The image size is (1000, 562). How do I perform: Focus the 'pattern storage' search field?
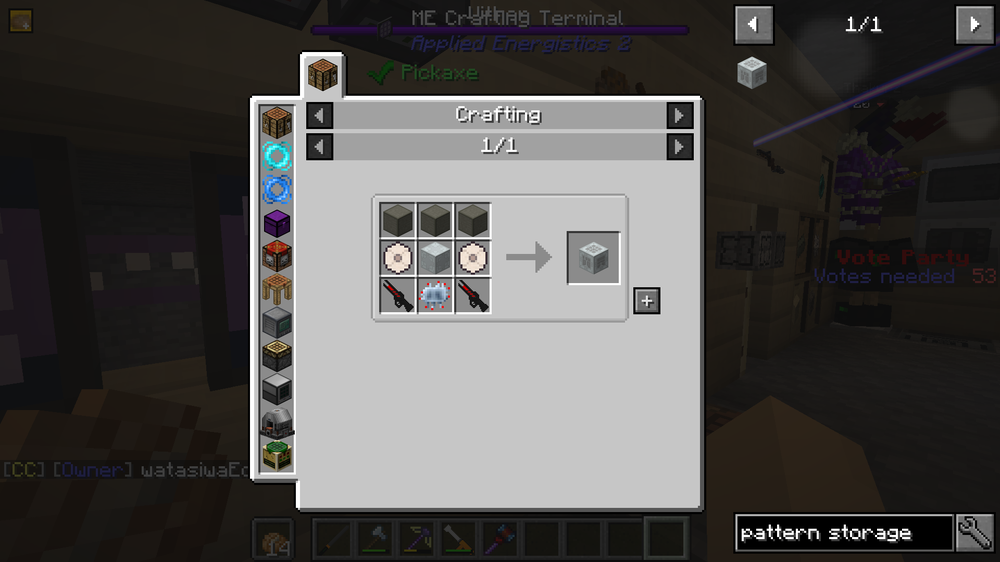843,533
